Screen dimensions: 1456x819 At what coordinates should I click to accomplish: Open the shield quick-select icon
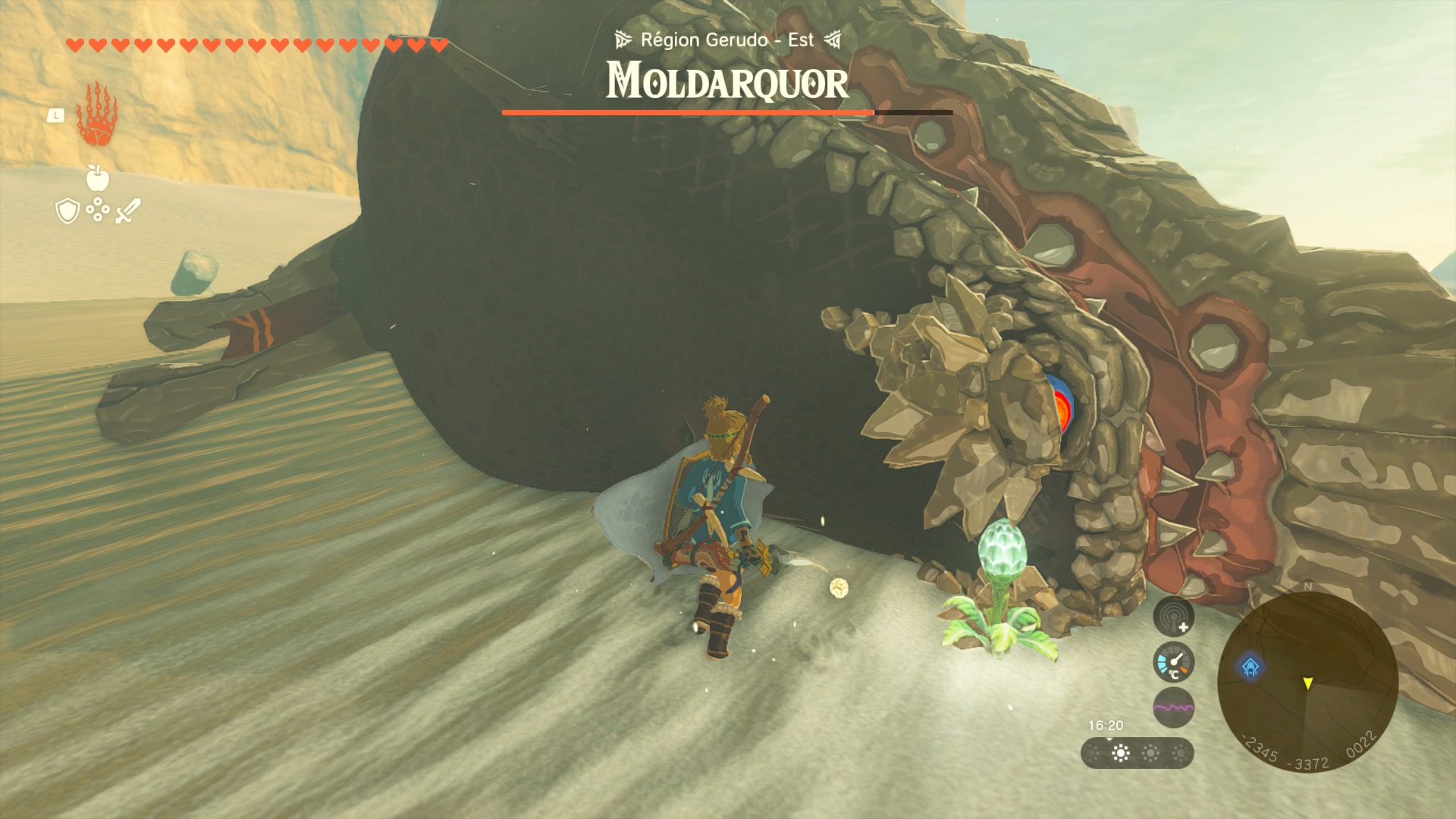68,211
